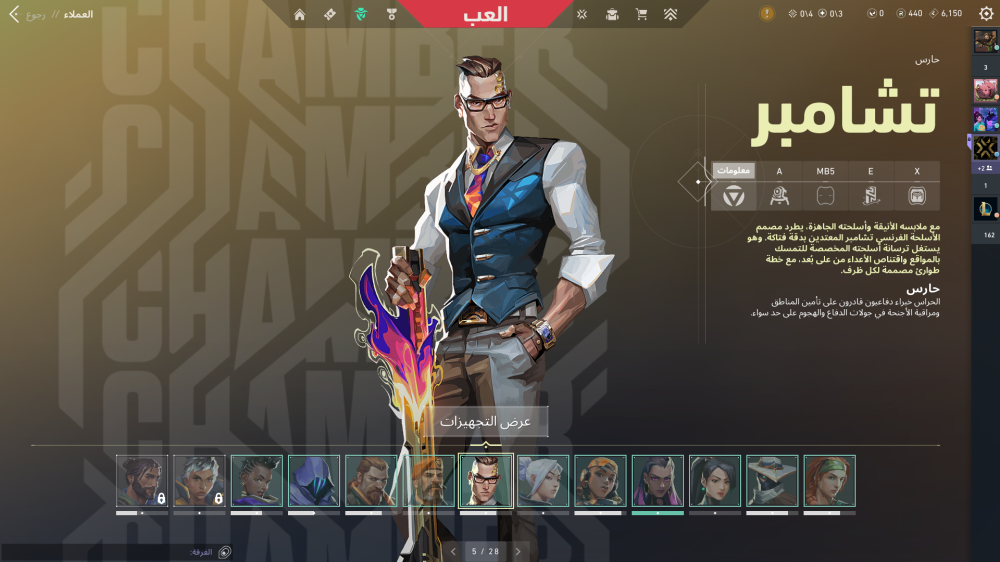Go to the next agent page arrow

(518, 551)
